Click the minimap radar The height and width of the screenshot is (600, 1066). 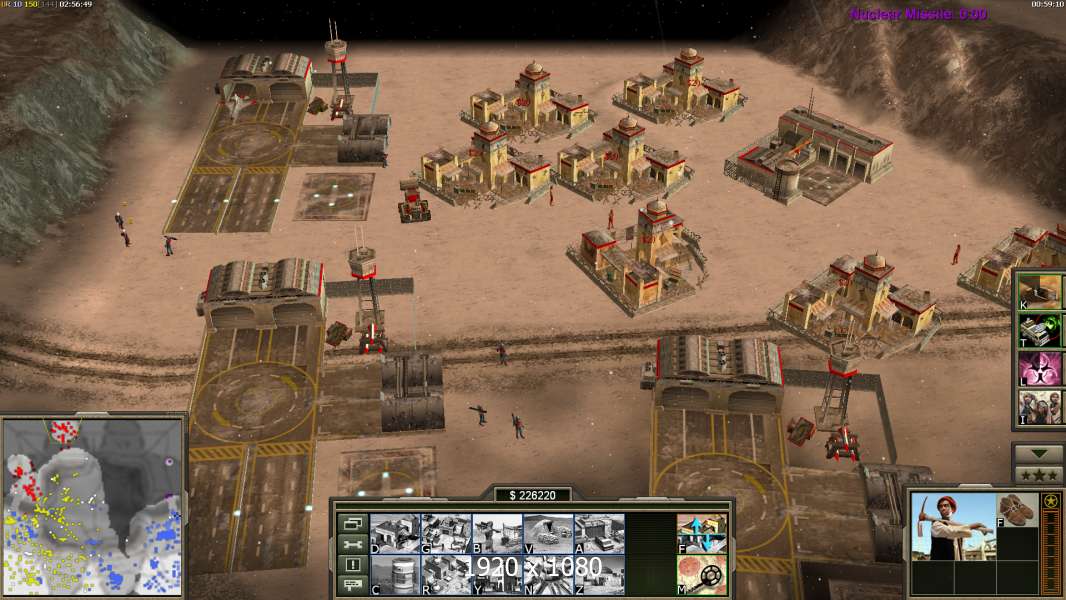pos(93,505)
